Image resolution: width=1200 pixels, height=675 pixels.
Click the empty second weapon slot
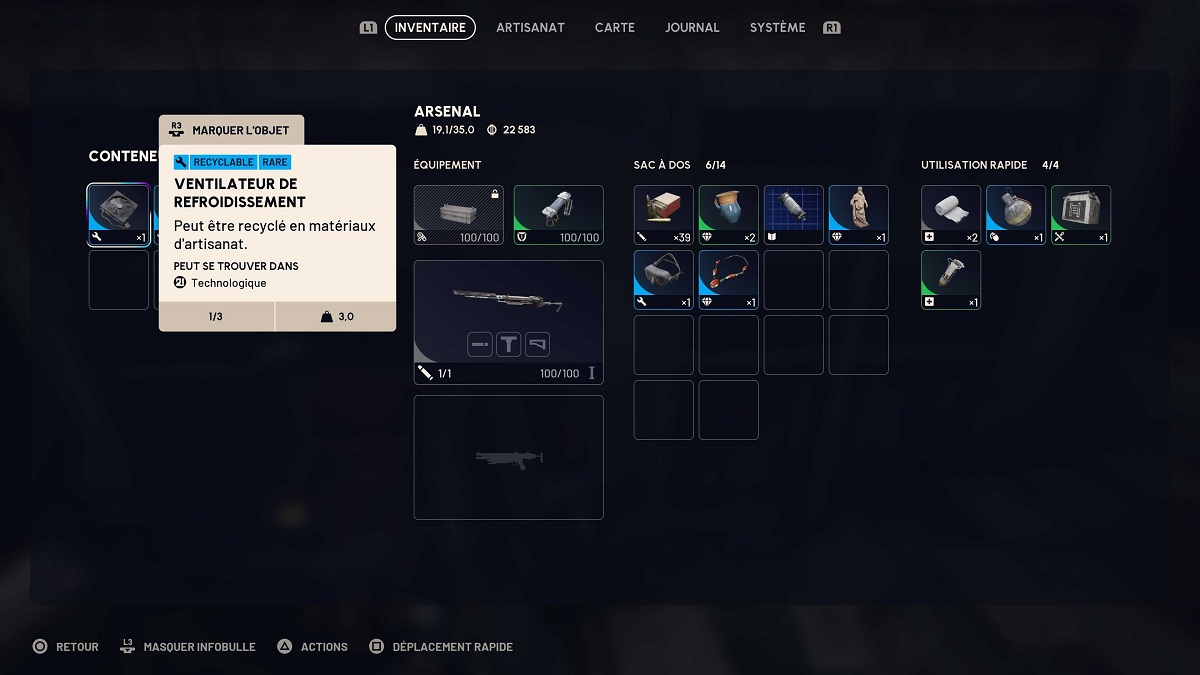pyautogui.click(x=508, y=457)
